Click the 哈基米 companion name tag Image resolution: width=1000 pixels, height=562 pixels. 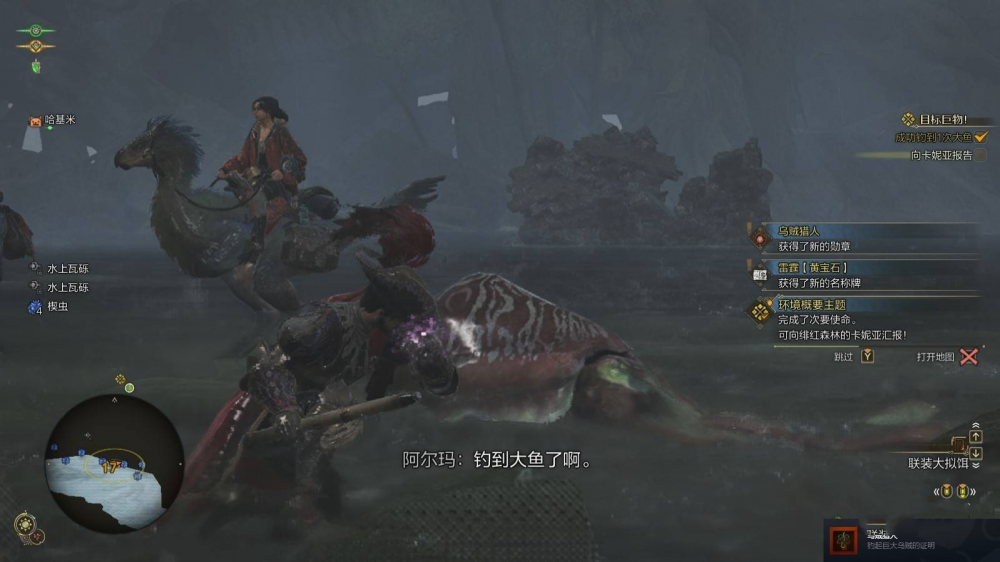pos(59,120)
